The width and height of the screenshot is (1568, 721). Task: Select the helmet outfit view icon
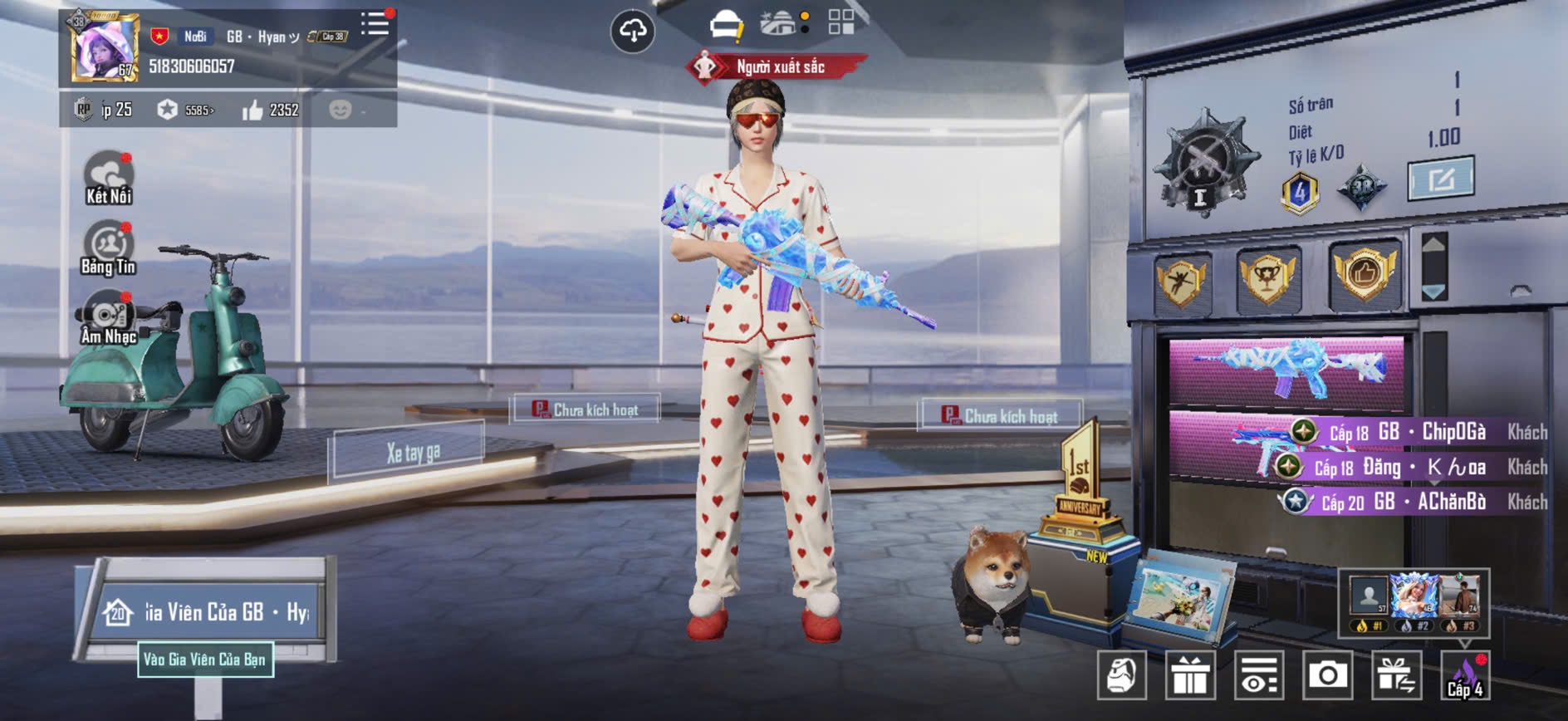point(726,25)
